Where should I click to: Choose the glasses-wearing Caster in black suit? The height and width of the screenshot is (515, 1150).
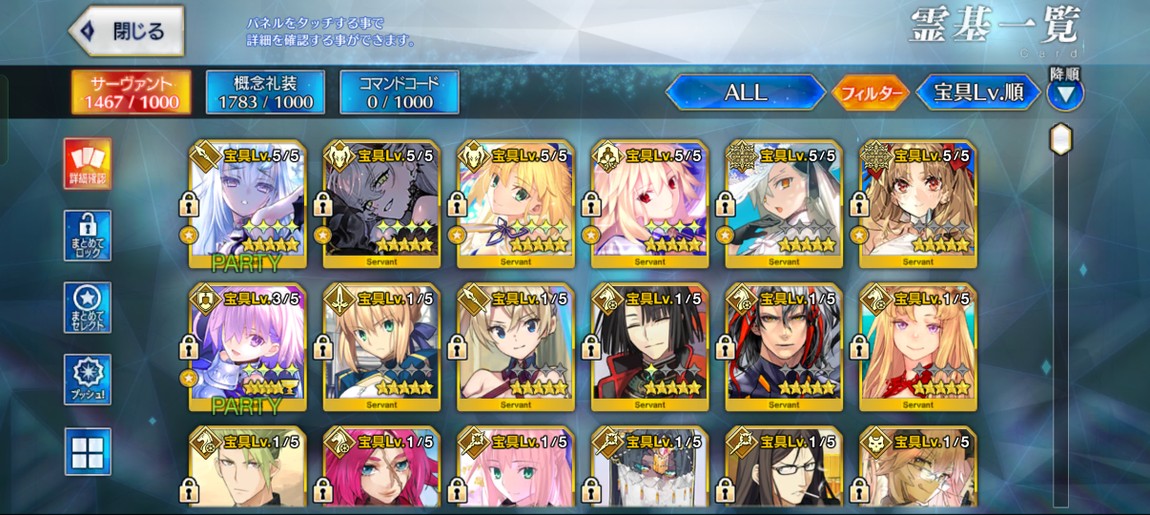pos(783,468)
